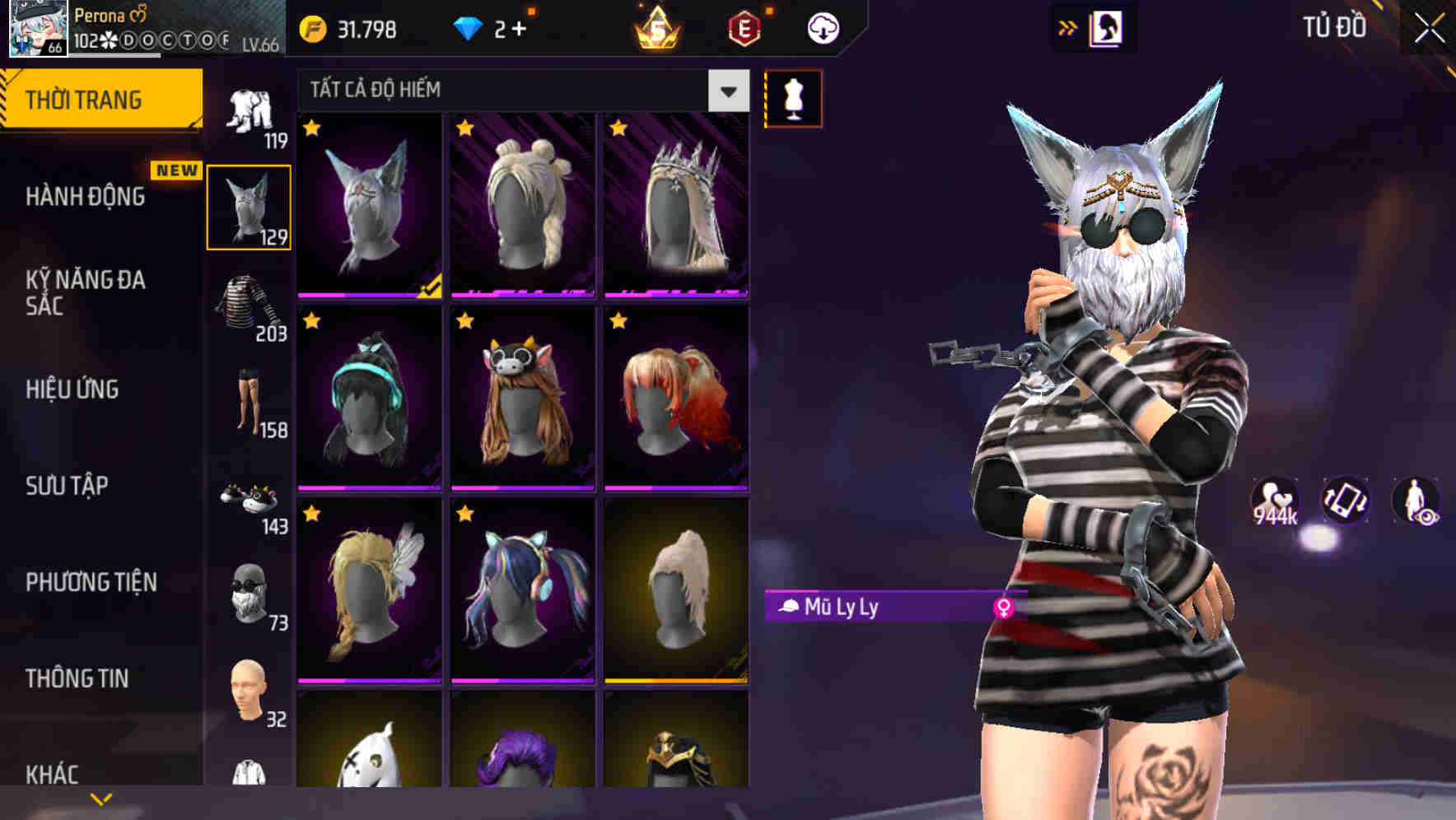Viewport: 1456px width, 820px height.
Task: Click the cloud download icon in the top bar
Action: 821,27
